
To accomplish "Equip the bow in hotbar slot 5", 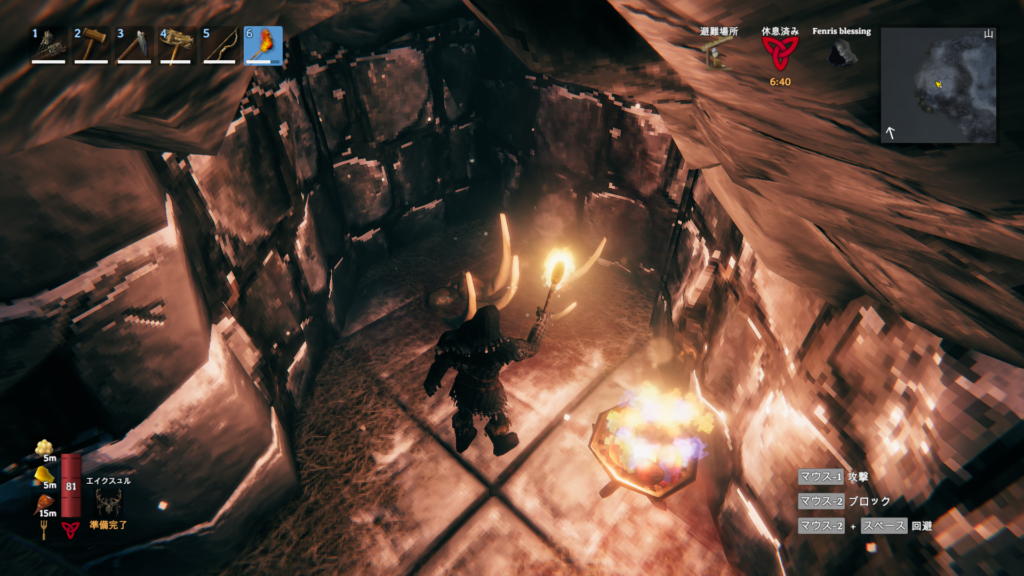I will 220,45.
